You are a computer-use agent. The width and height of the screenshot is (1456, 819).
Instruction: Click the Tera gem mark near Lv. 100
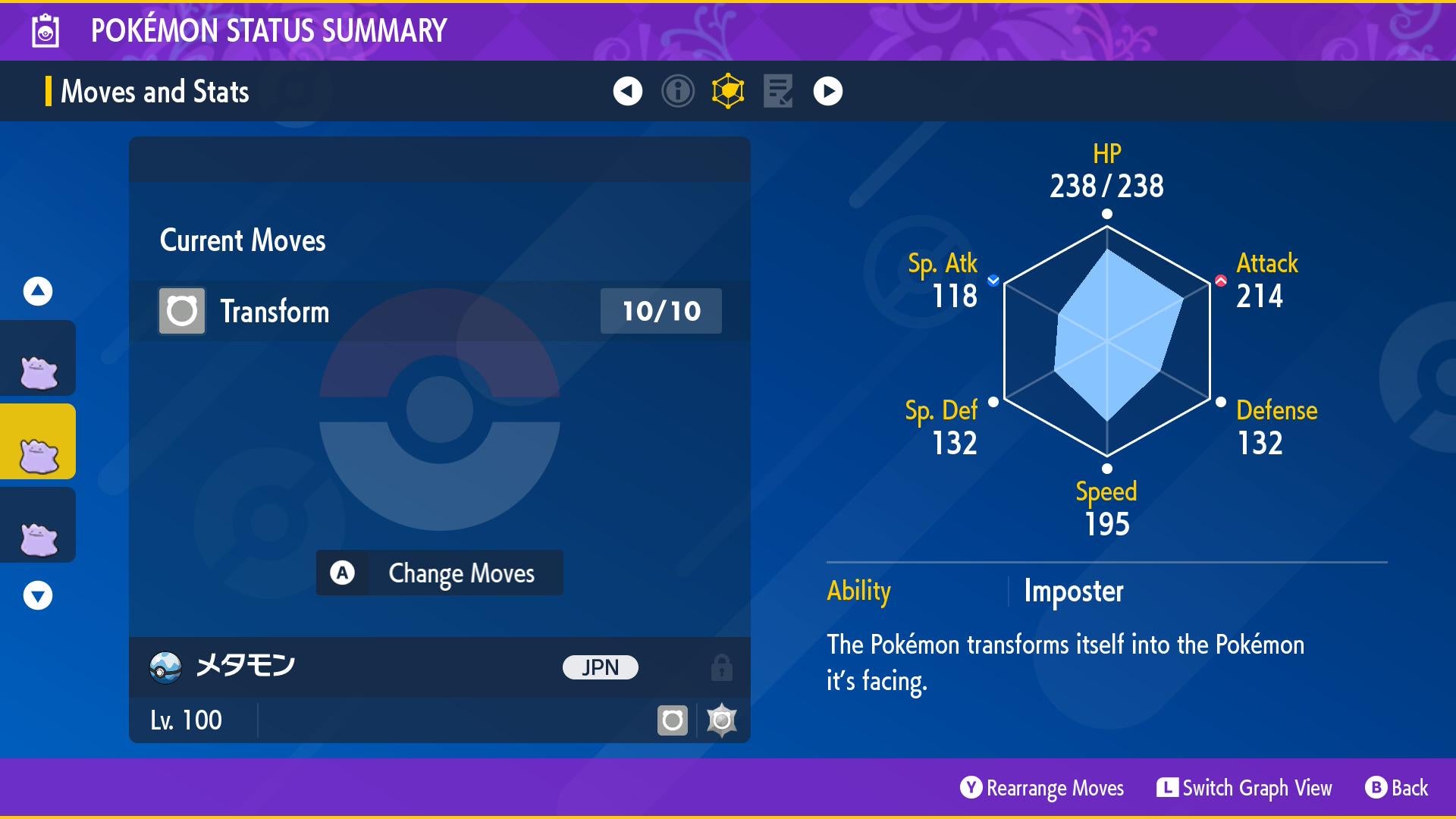pos(721,719)
